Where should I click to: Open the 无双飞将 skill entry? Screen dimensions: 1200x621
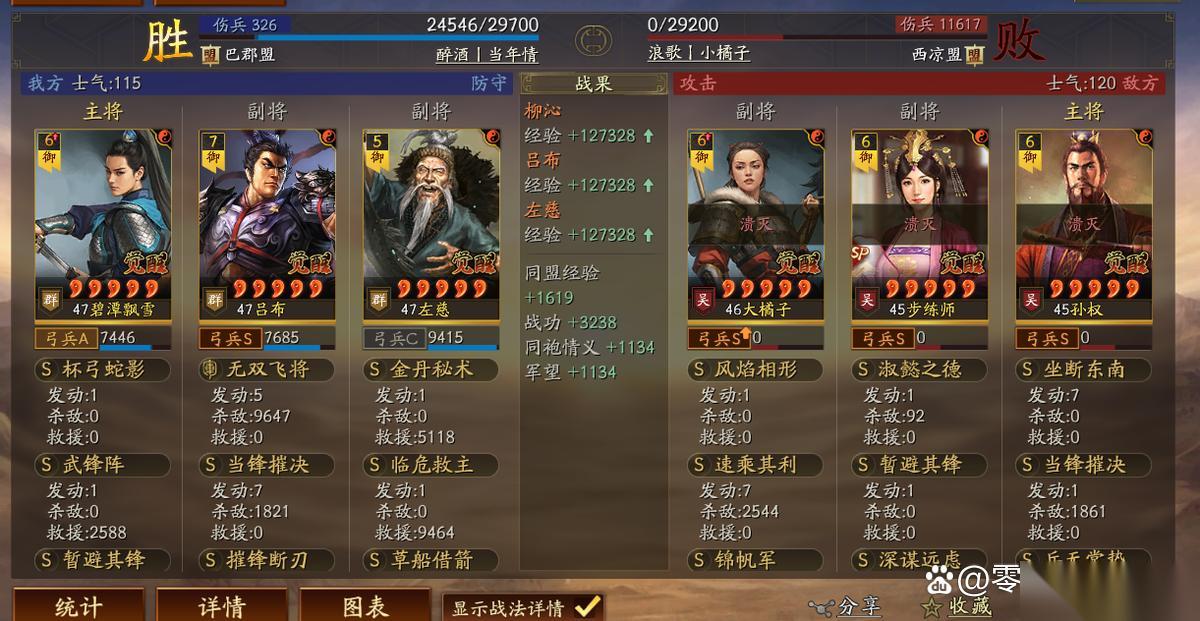[x=267, y=369]
